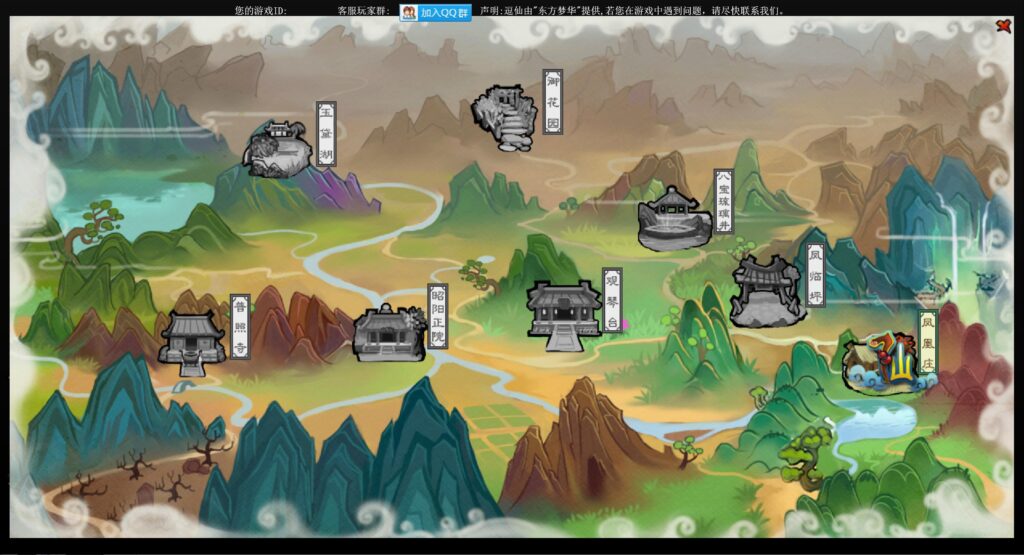The image size is (1024, 555).
Task: Select the 凤临坪 gate location
Action: pos(767,291)
